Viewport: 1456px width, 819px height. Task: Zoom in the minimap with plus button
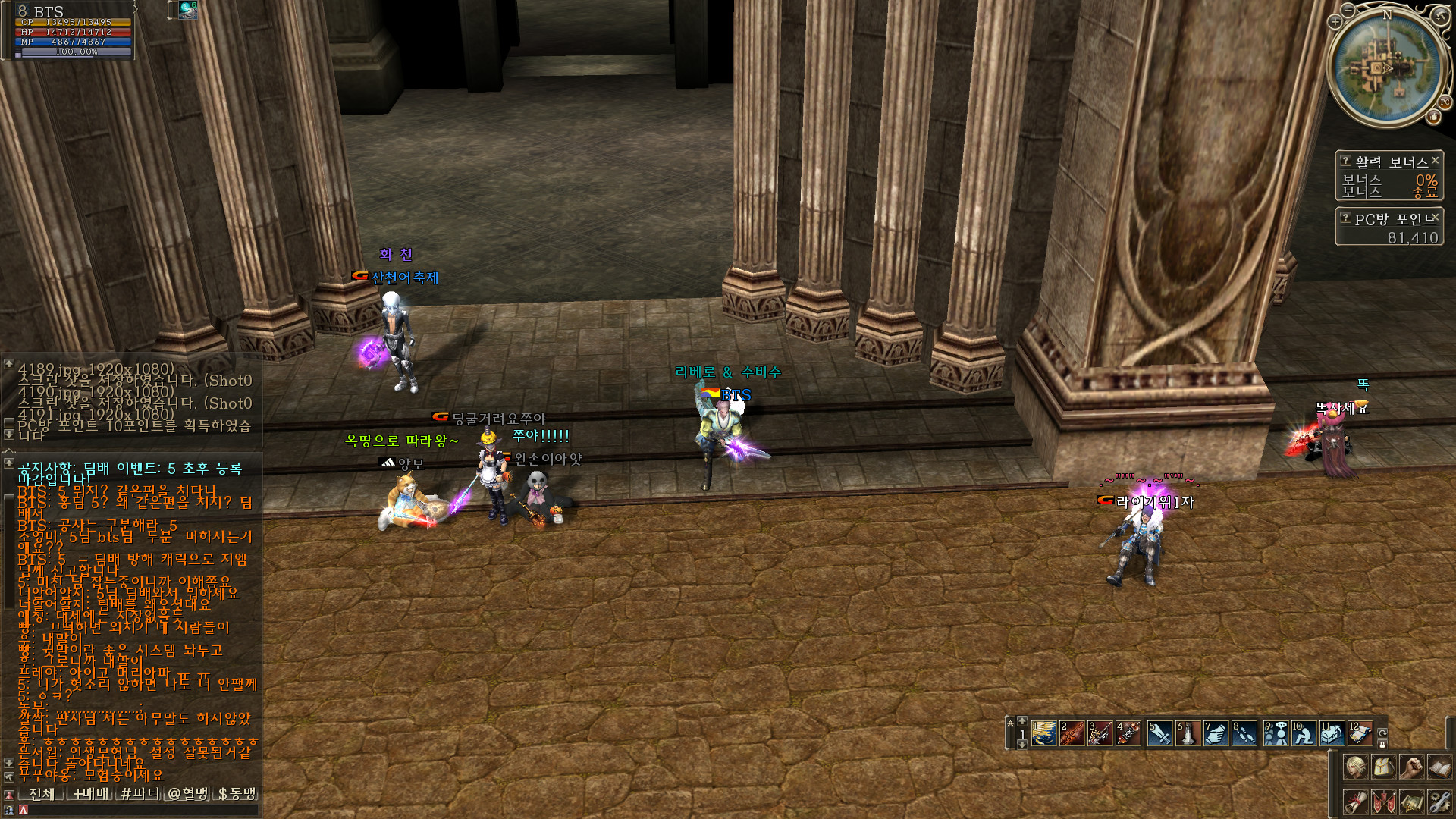[x=1335, y=22]
